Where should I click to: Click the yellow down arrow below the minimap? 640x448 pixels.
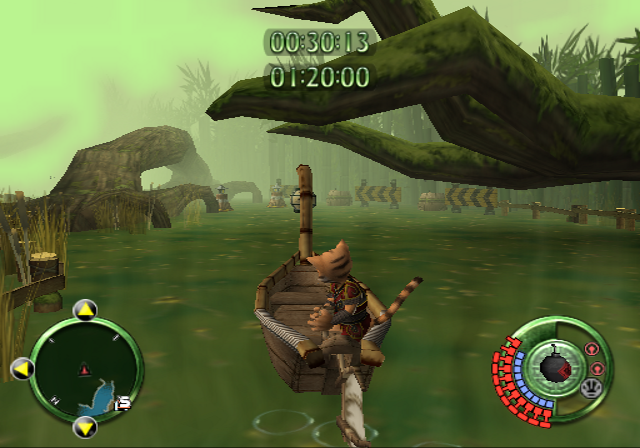pos(86,428)
